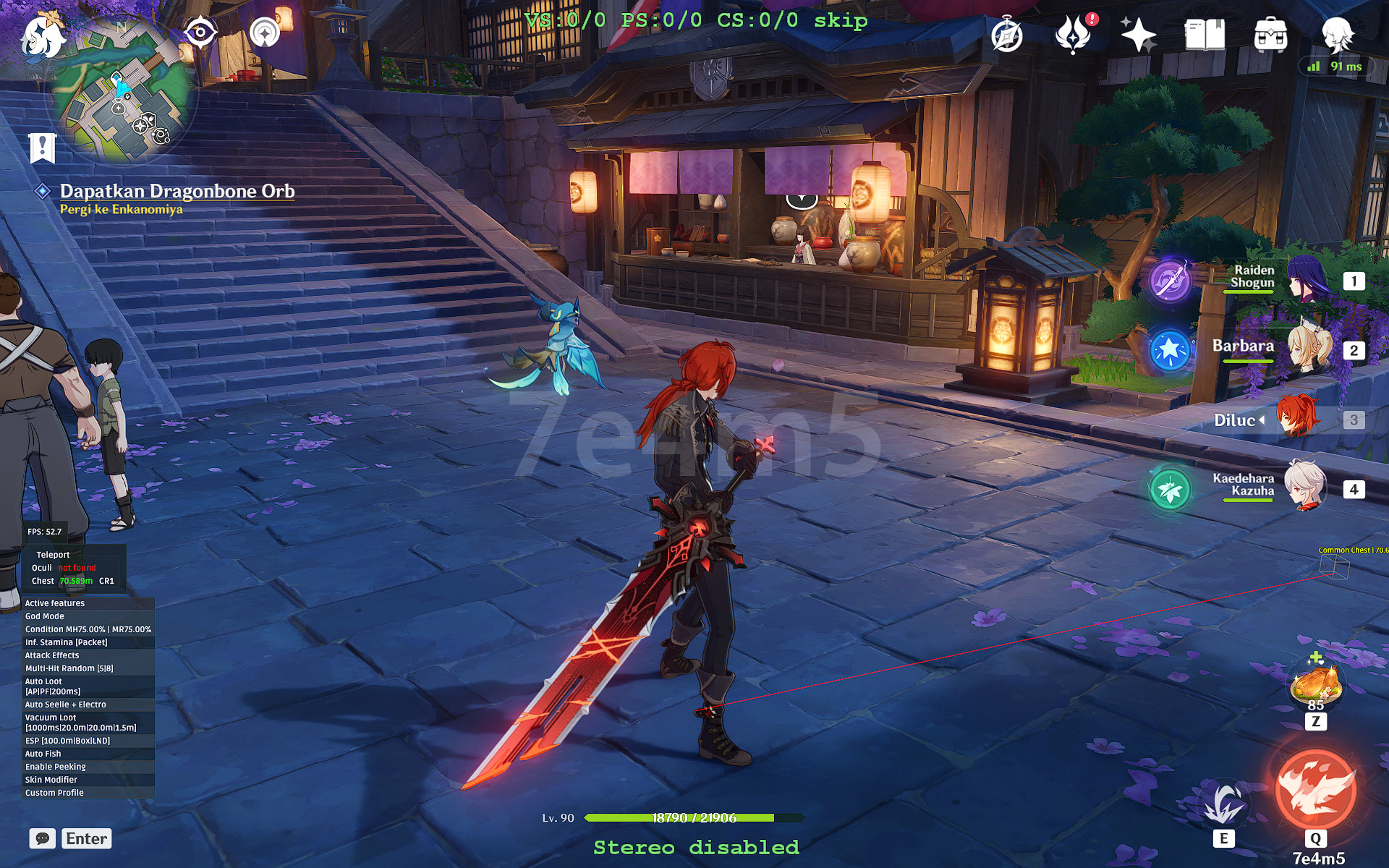Open quest Dapatkan Dragonbone Orb details
Viewport: 1389px width, 868px height.
(178, 191)
